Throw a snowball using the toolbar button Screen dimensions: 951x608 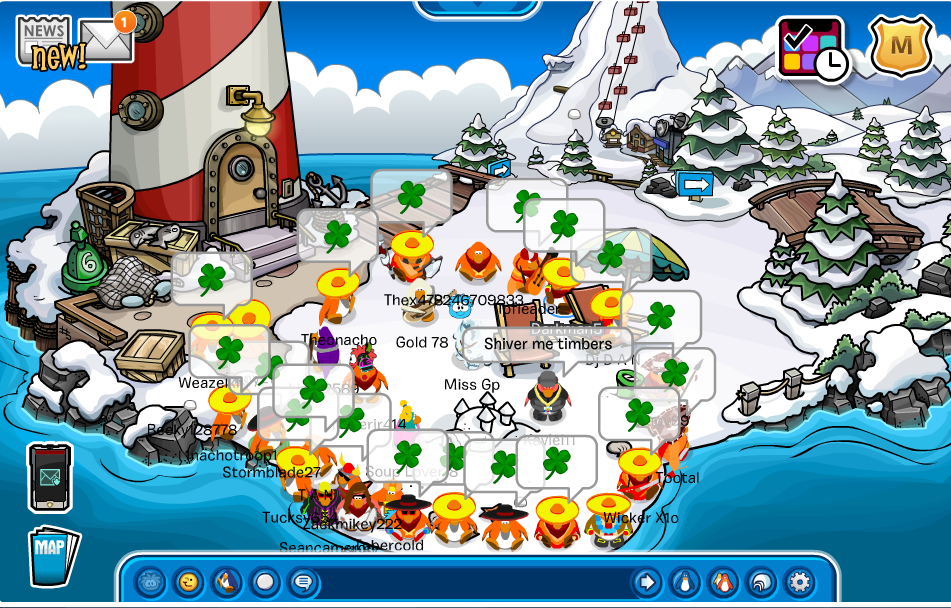click(x=265, y=581)
